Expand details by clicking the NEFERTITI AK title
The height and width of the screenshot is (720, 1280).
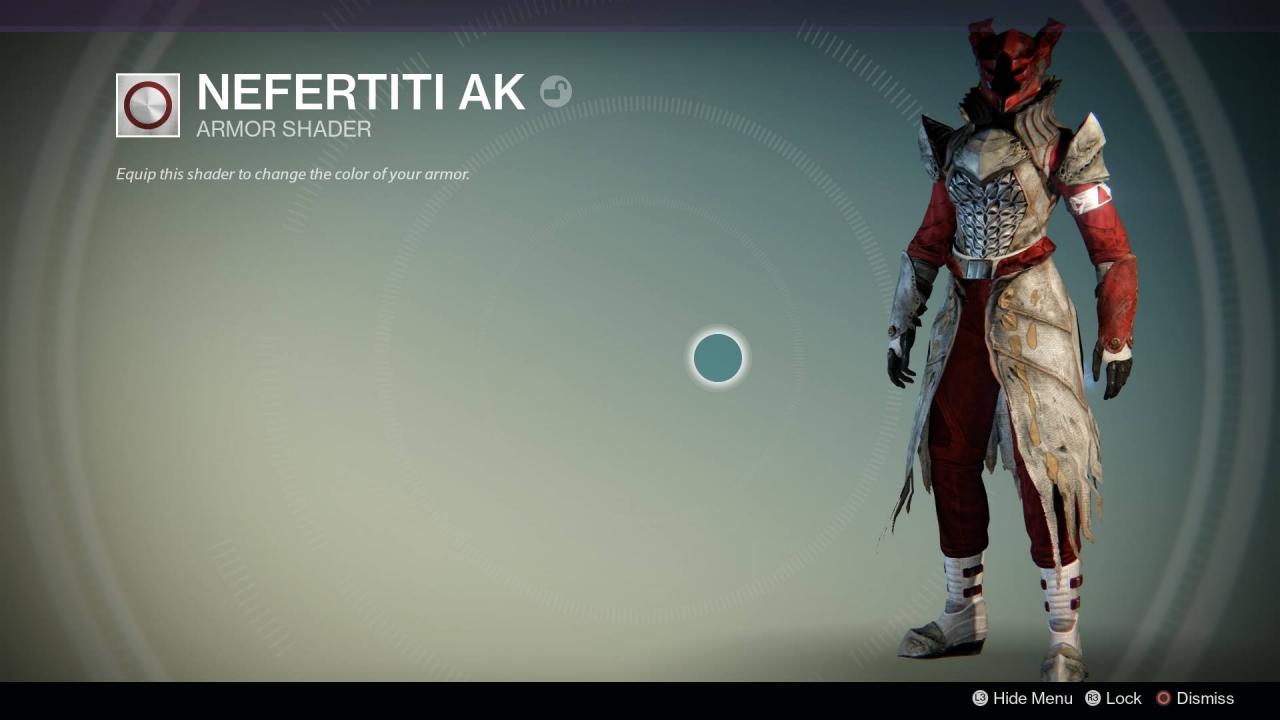(x=360, y=92)
